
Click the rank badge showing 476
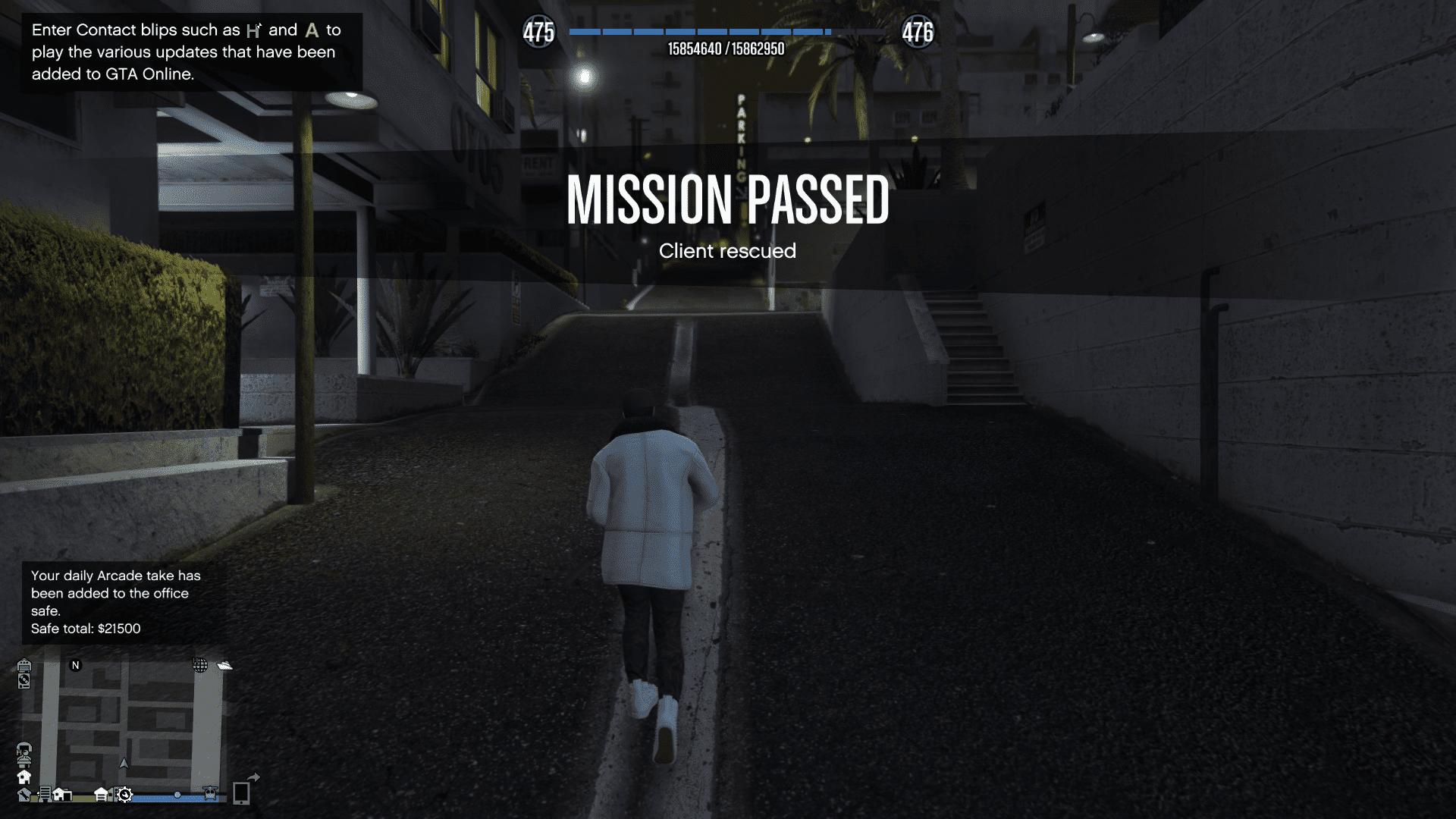[x=918, y=32]
